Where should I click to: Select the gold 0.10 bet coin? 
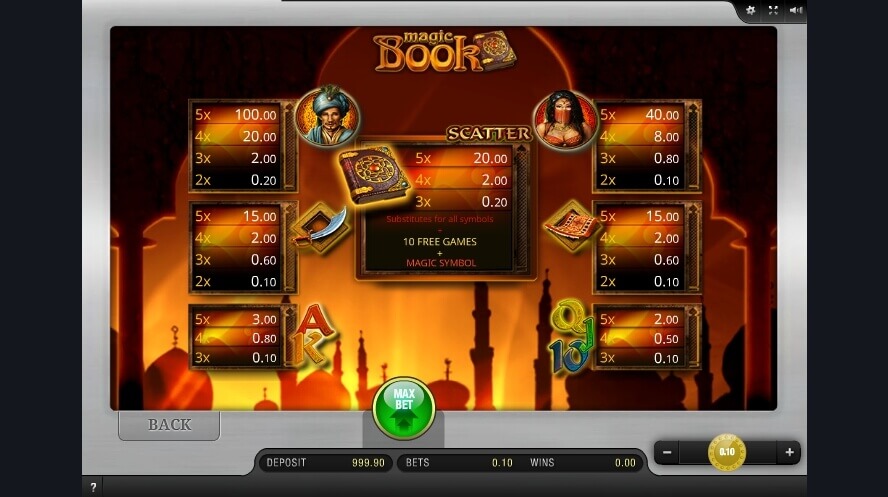727,452
